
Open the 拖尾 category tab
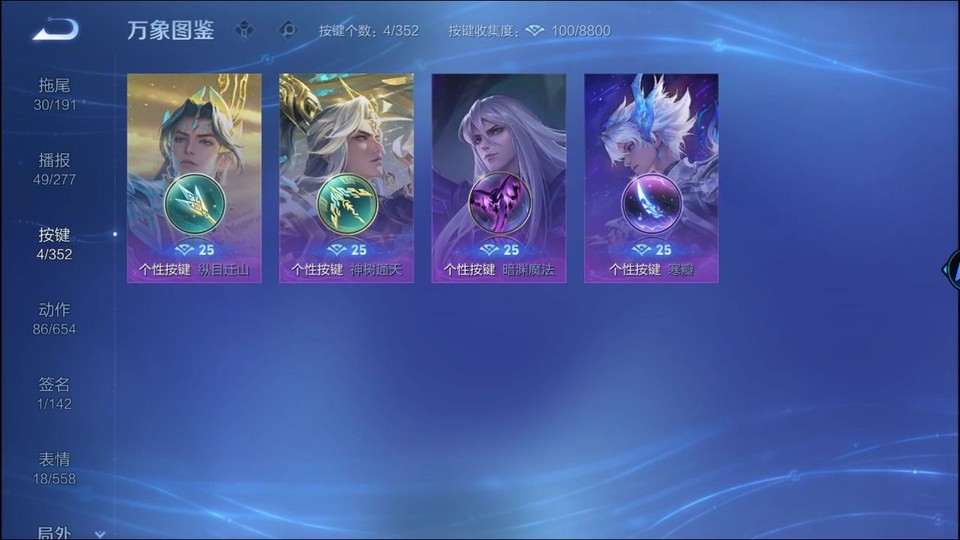(55, 94)
